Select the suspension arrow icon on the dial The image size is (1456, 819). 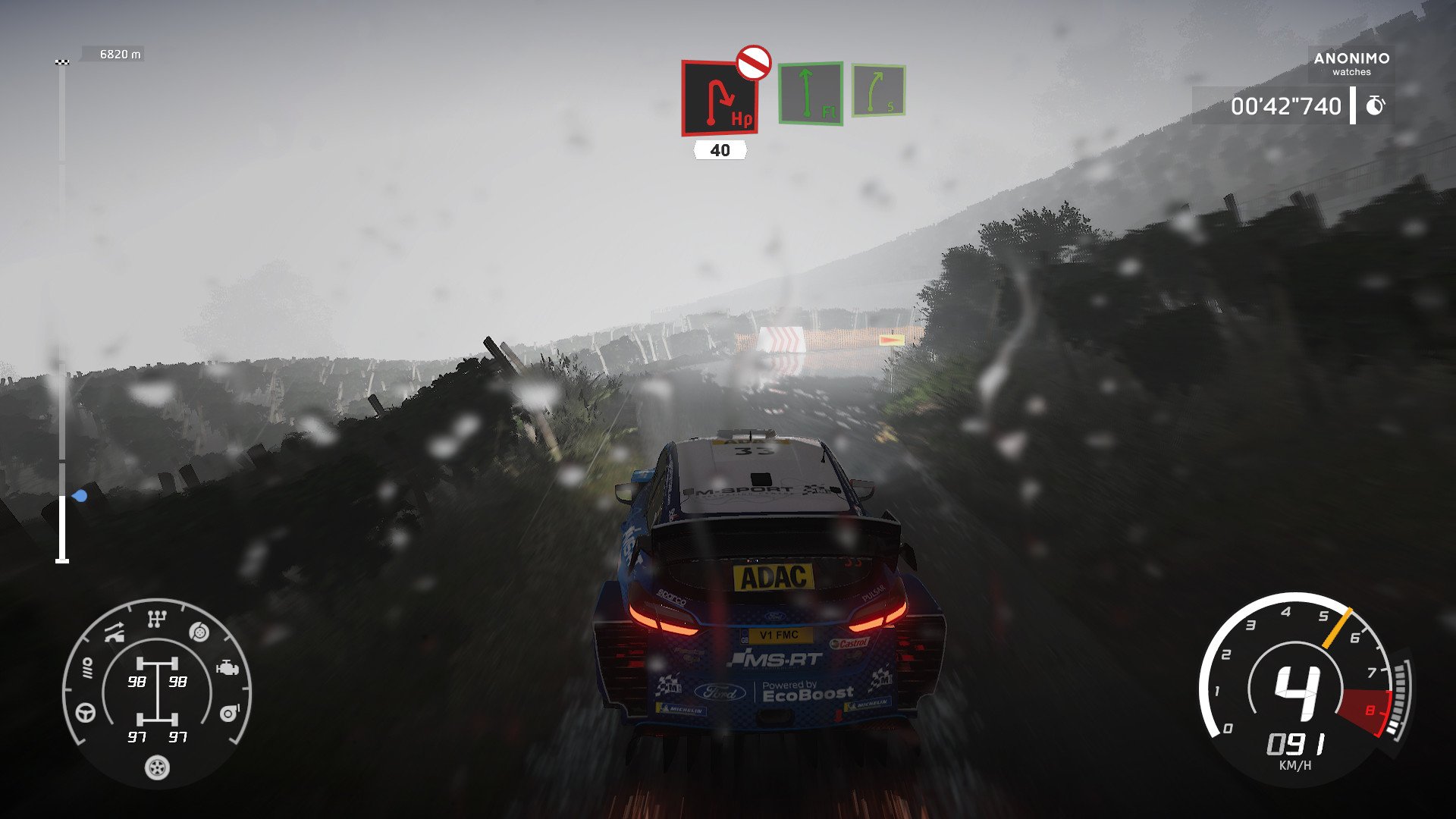pos(115,632)
